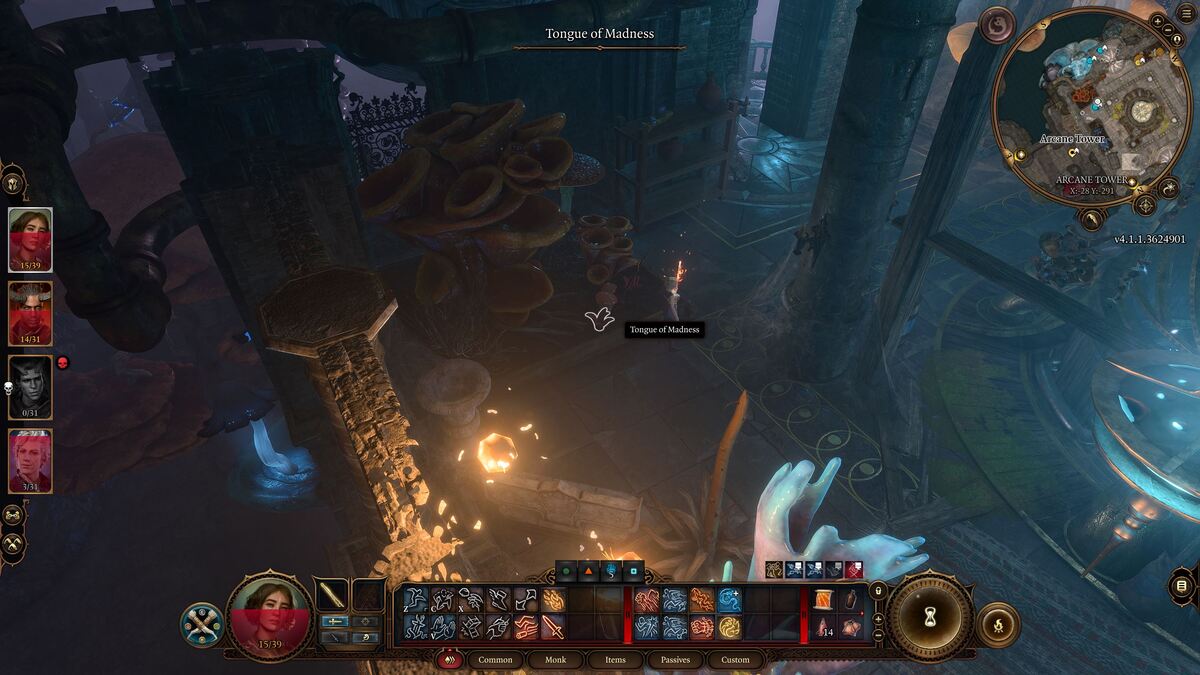The image size is (1200, 675).
Task: Choose the pink-haired companion portrait with 3/31
Action: (30, 461)
